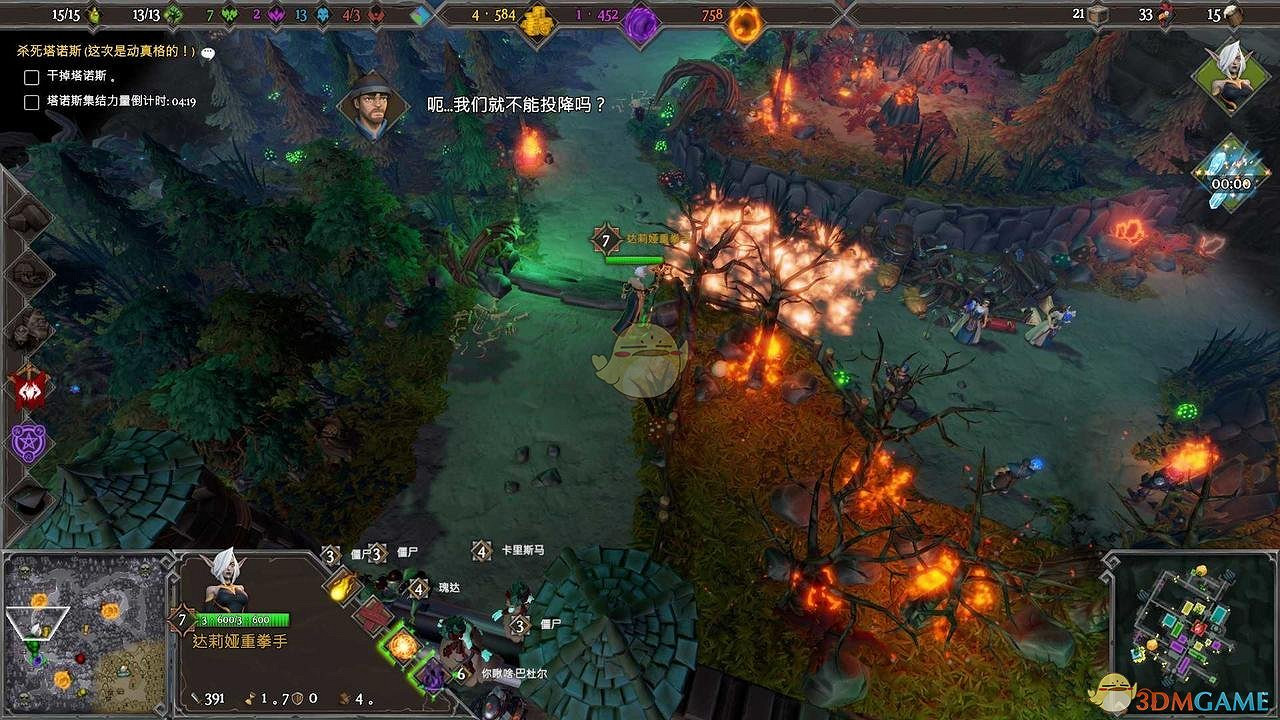Select the purple pentagram icon on the left
The height and width of the screenshot is (720, 1280).
(x=28, y=440)
